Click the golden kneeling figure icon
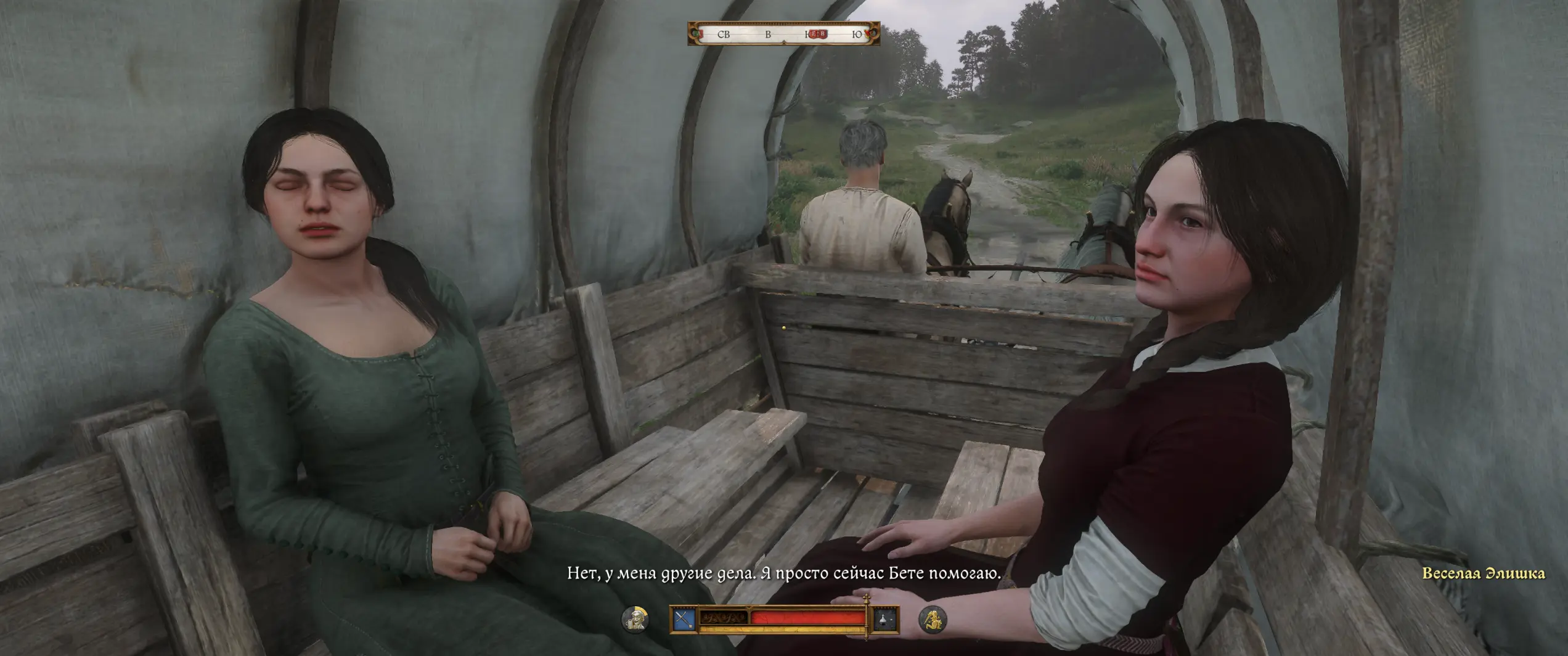1568x656 pixels. [x=932, y=618]
